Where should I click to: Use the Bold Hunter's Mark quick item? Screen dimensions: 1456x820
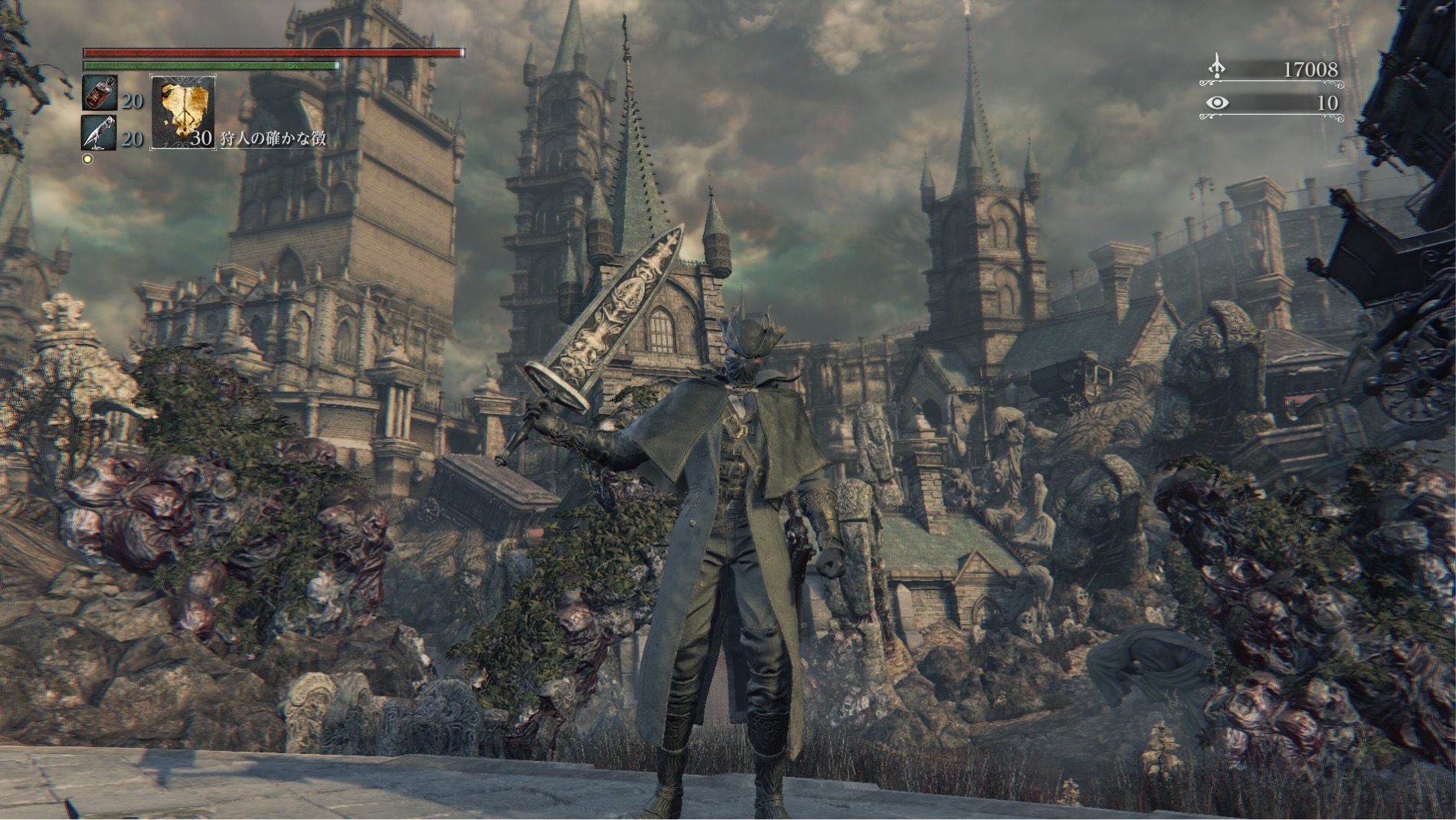pos(182,112)
